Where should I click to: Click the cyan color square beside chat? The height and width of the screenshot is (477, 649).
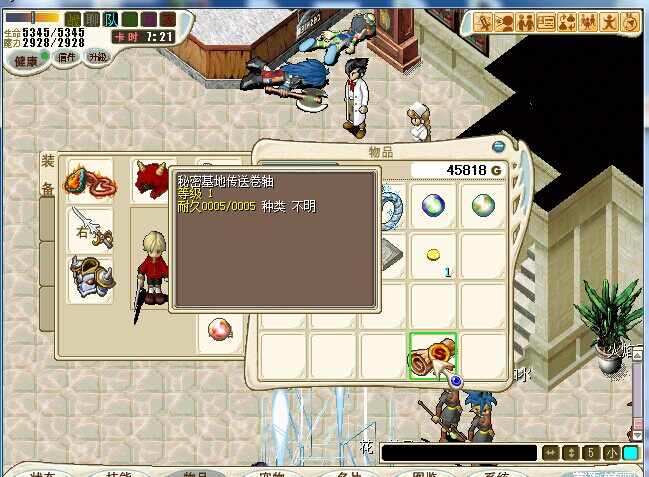630,453
